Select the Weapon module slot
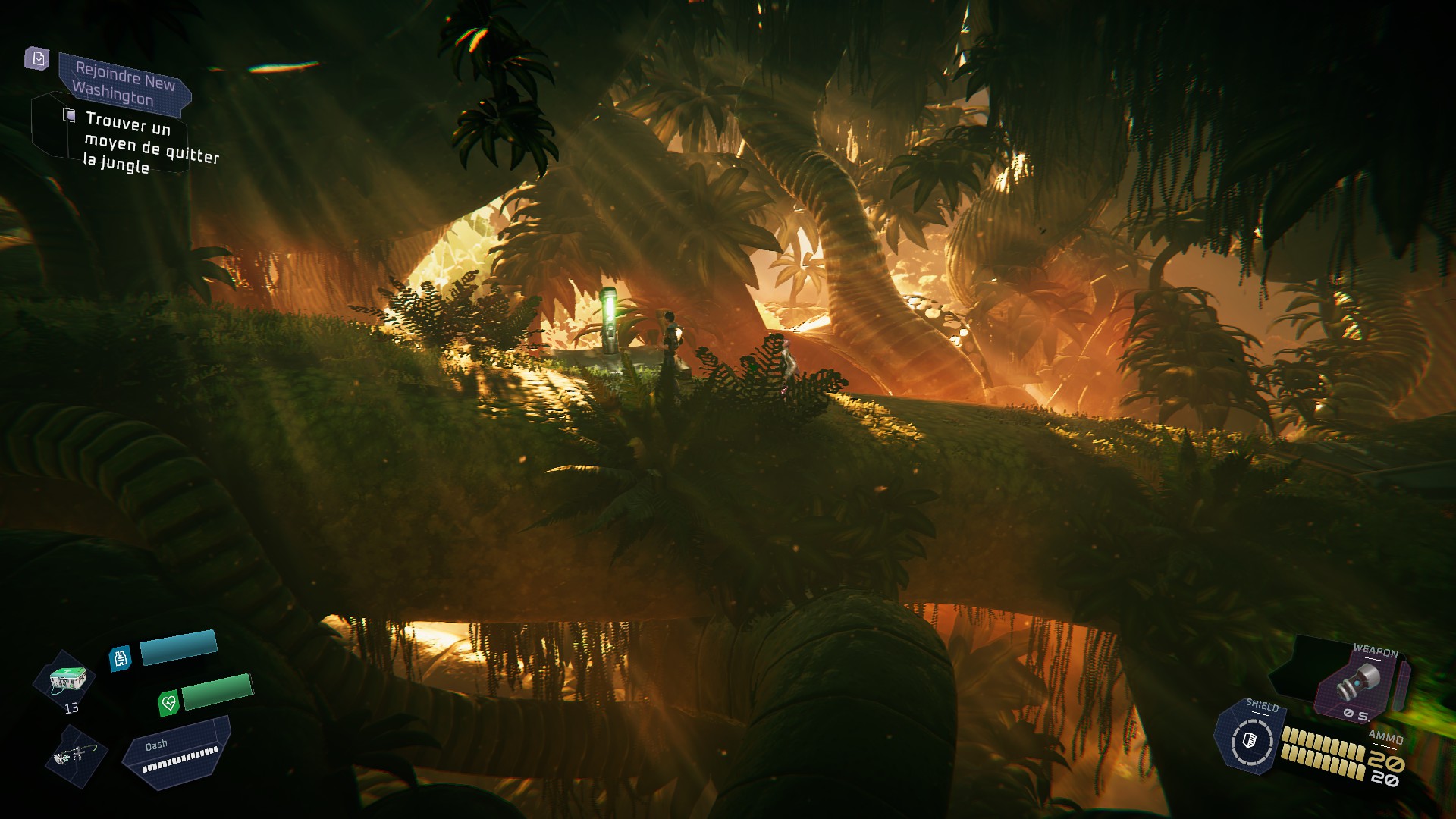1456x819 pixels. tap(1361, 682)
